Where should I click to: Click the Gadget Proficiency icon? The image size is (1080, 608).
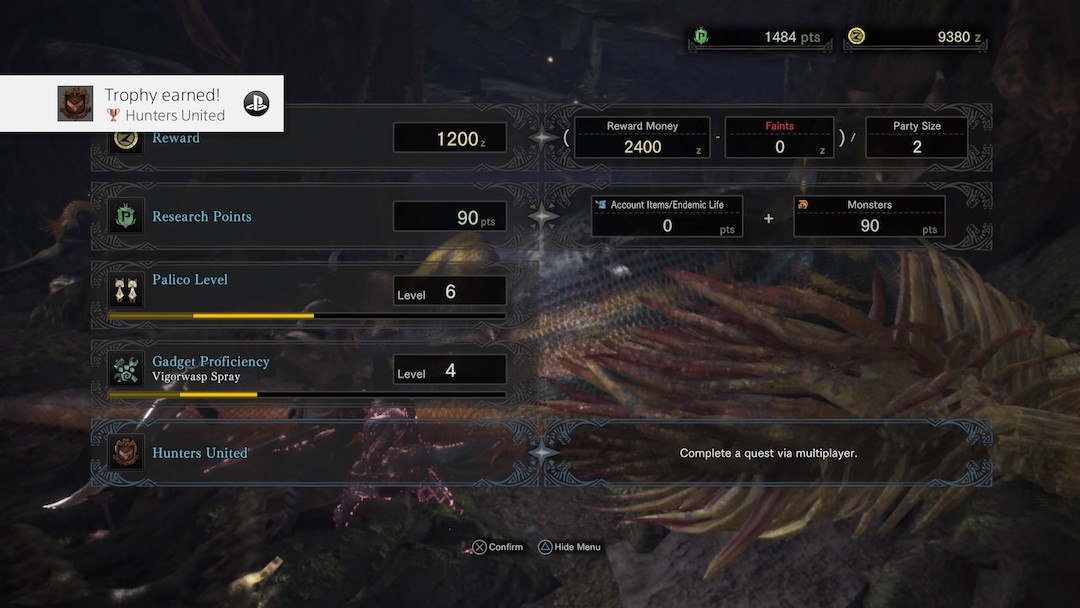point(126,369)
